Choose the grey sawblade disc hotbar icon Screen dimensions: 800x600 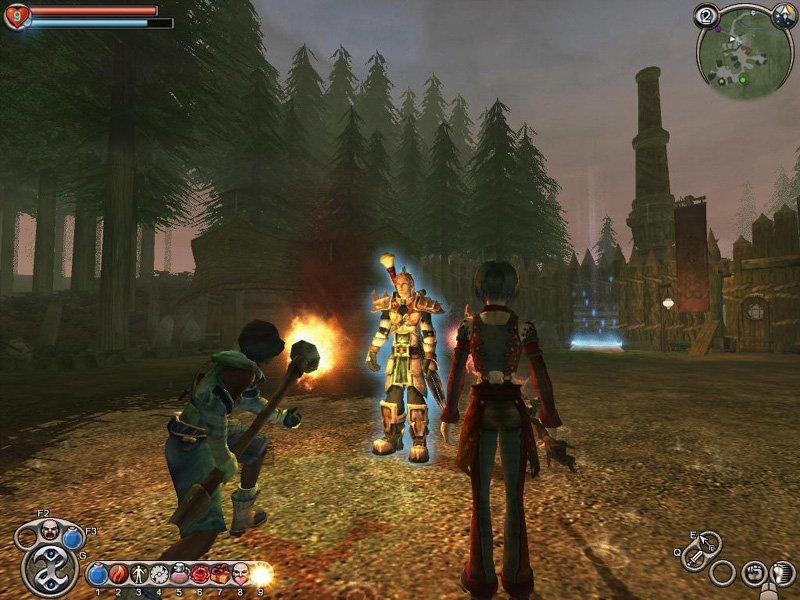pos(158,575)
